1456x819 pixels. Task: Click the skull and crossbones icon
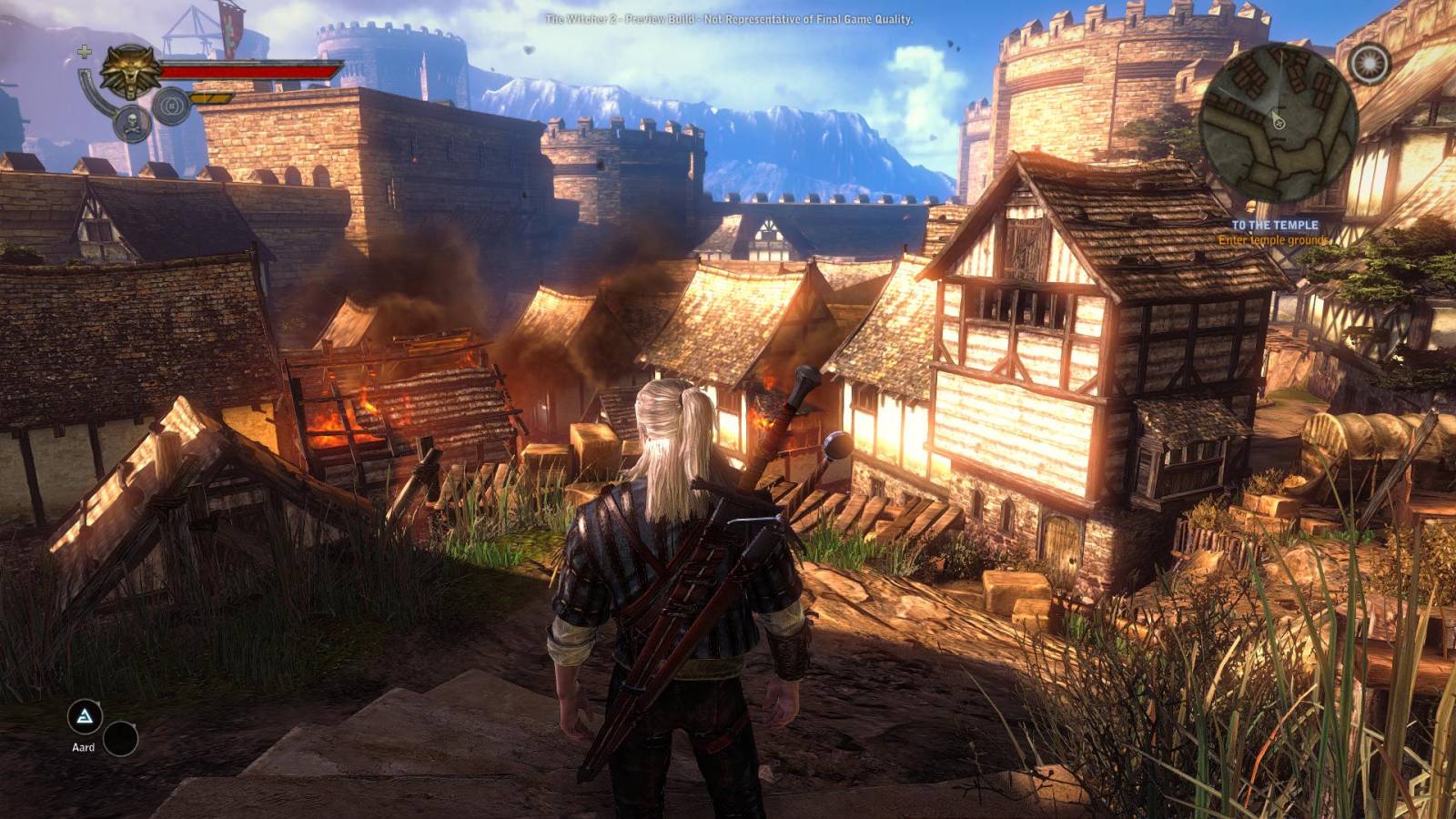click(134, 123)
